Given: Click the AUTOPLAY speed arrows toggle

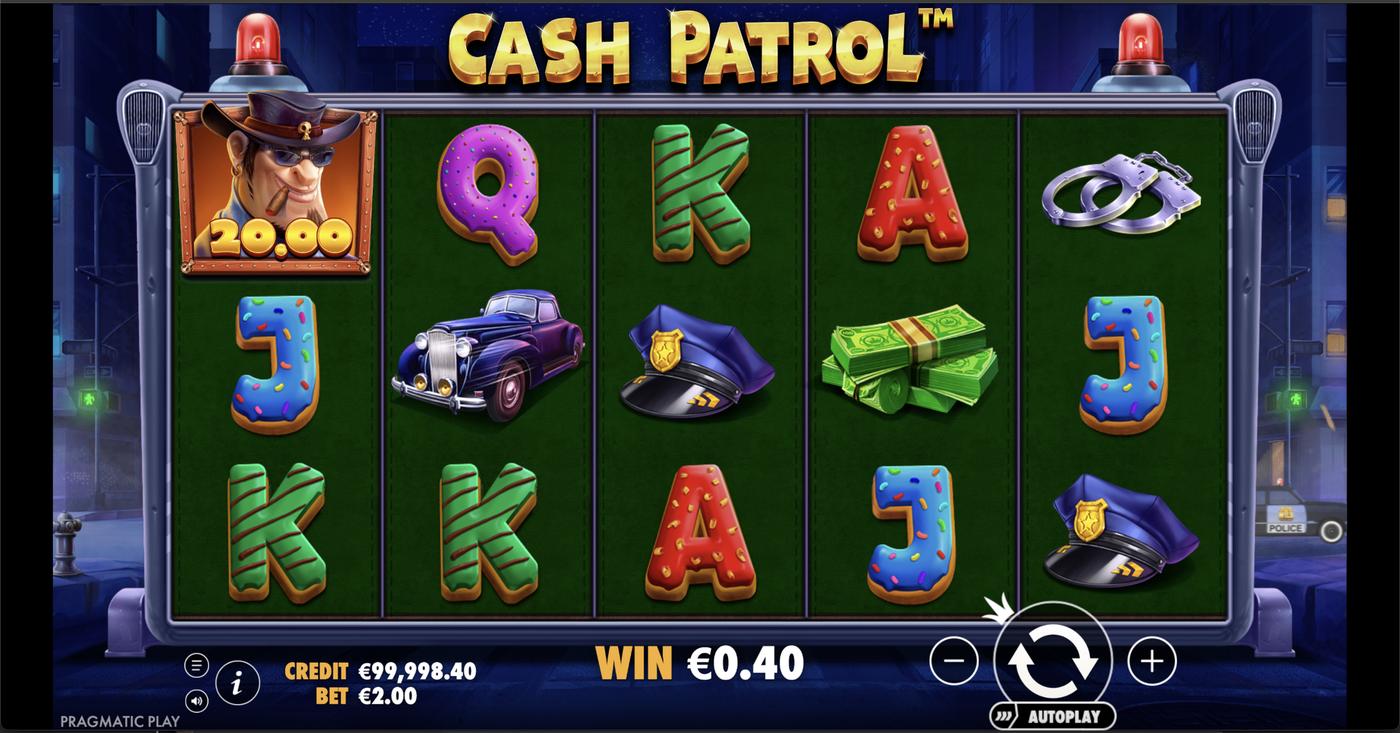Looking at the screenshot, I should [1003, 715].
